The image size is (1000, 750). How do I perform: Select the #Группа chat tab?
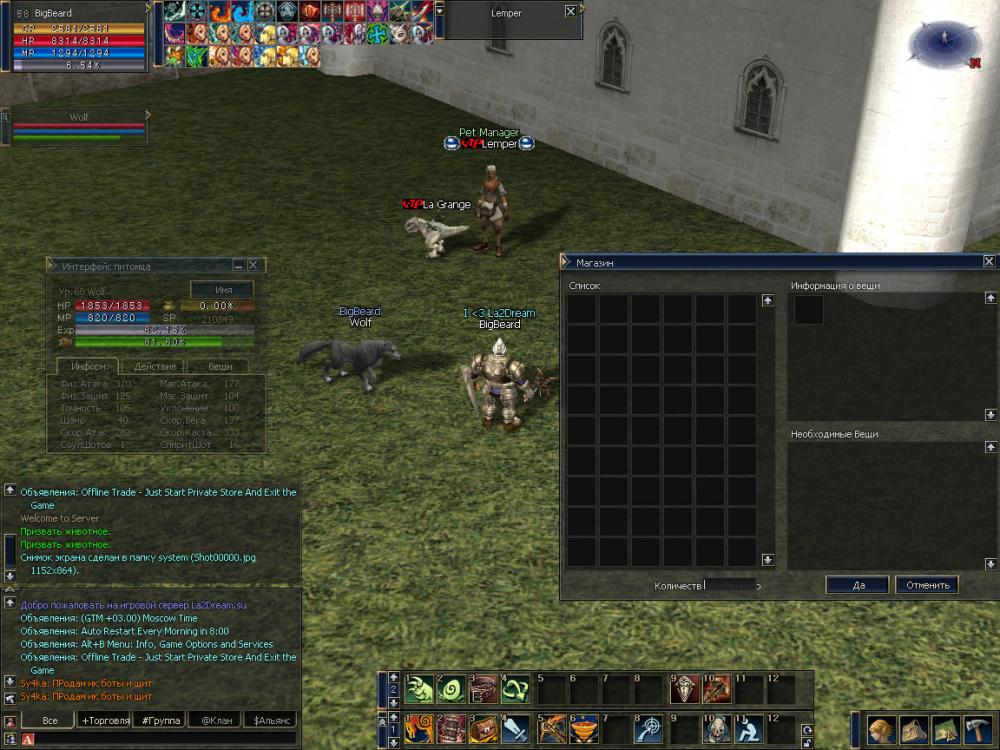161,720
